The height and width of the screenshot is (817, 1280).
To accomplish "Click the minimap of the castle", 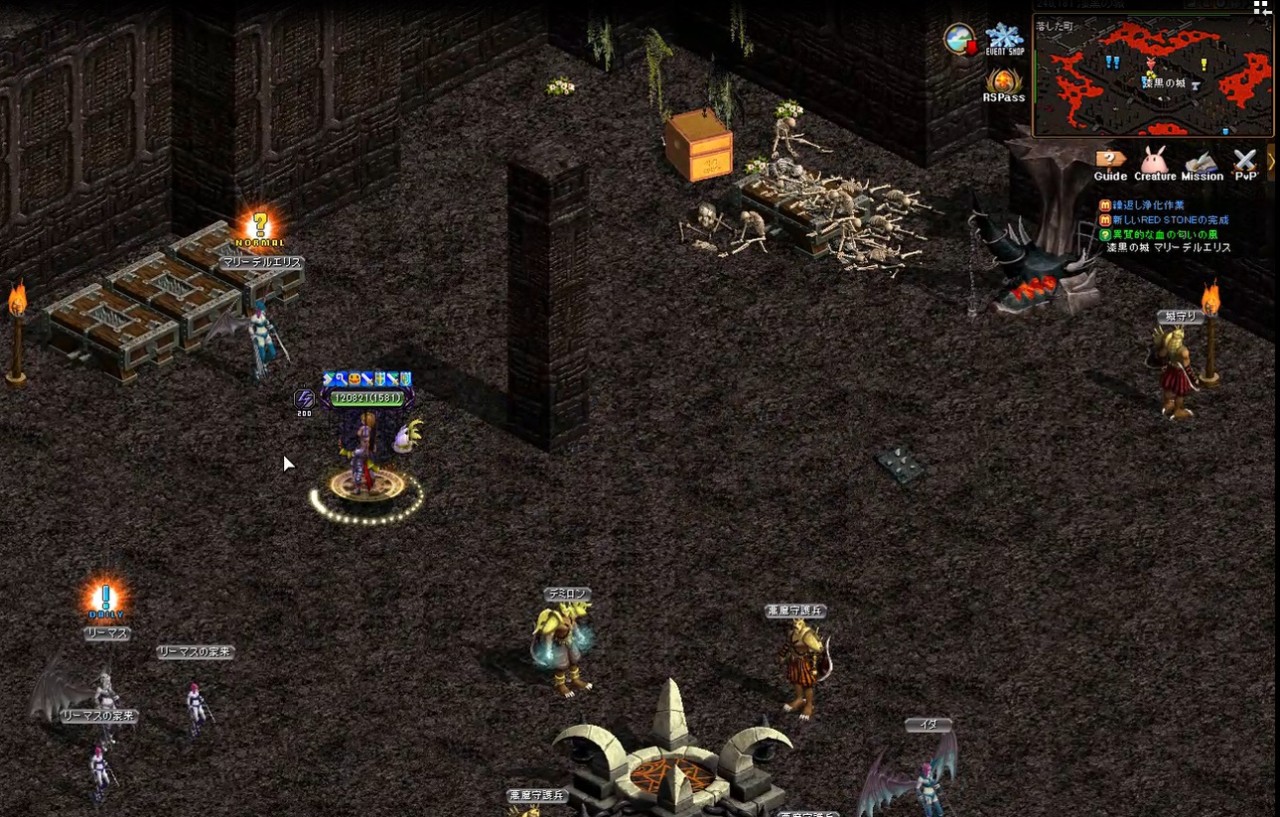I will click(x=1152, y=76).
